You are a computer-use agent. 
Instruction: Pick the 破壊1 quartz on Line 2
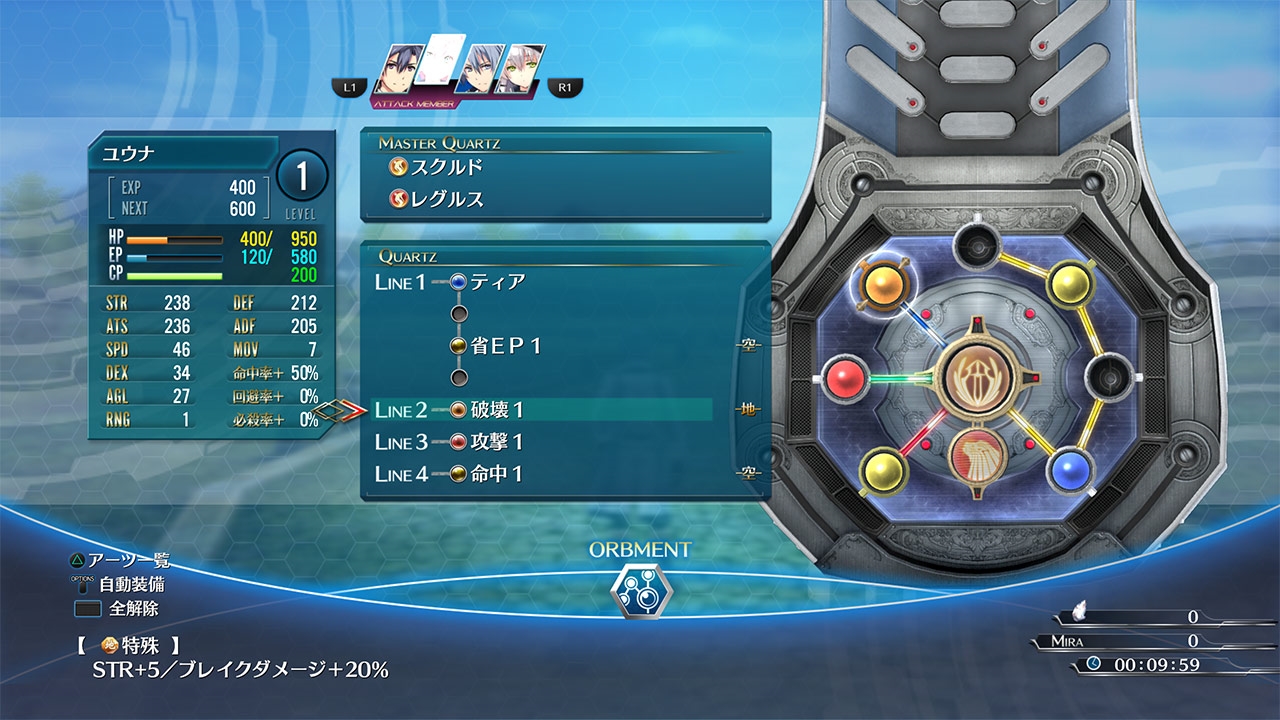(x=496, y=410)
